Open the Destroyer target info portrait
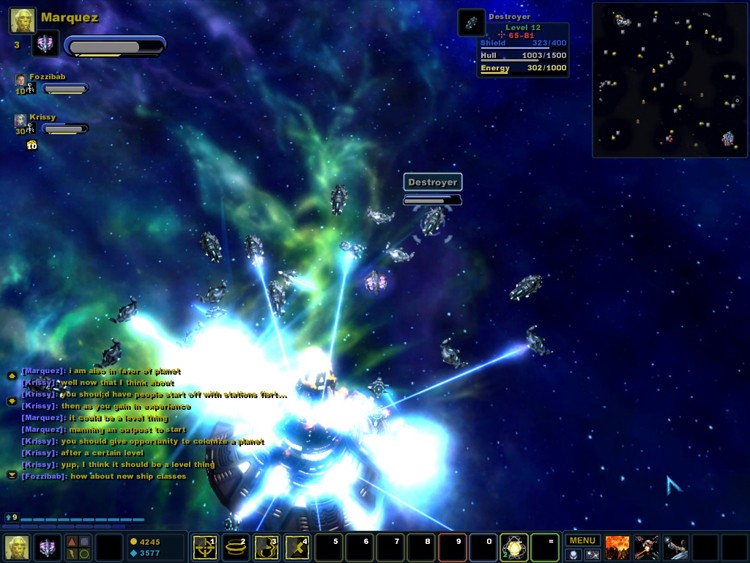The height and width of the screenshot is (563, 750). [x=471, y=23]
